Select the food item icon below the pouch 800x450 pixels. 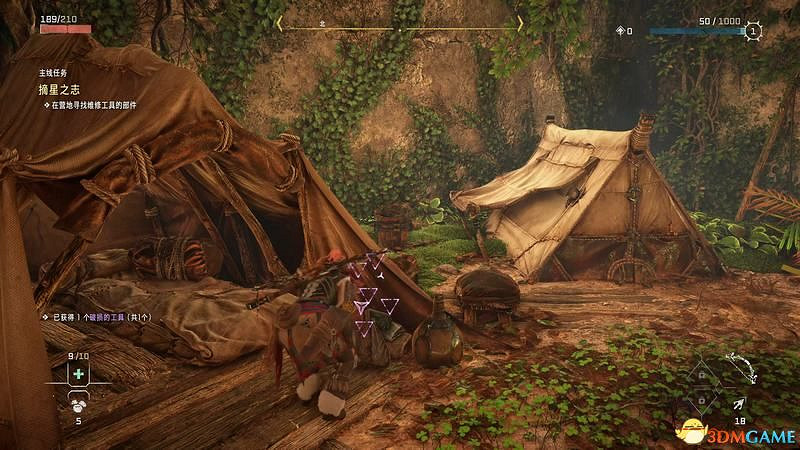tap(76, 405)
